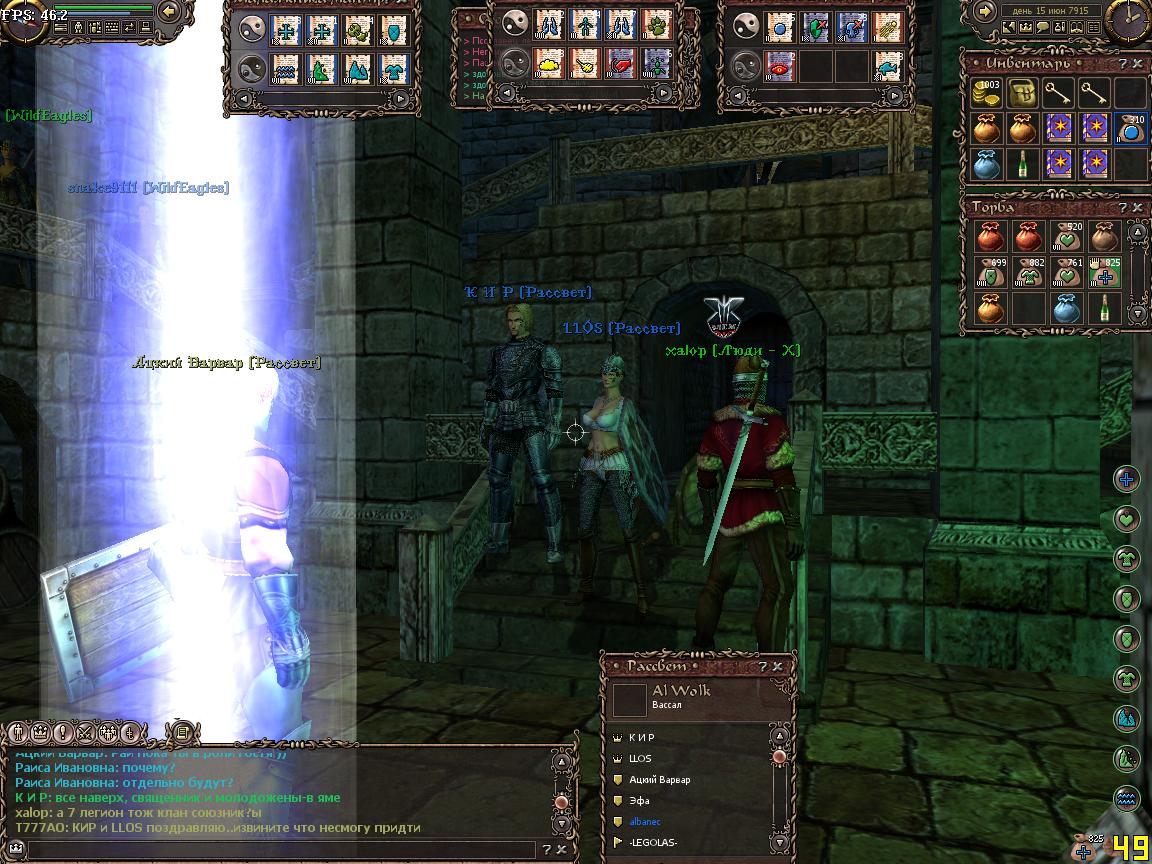Cast the blue fish spell scroll
This screenshot has height=864, width=1152.
(887, 66)
